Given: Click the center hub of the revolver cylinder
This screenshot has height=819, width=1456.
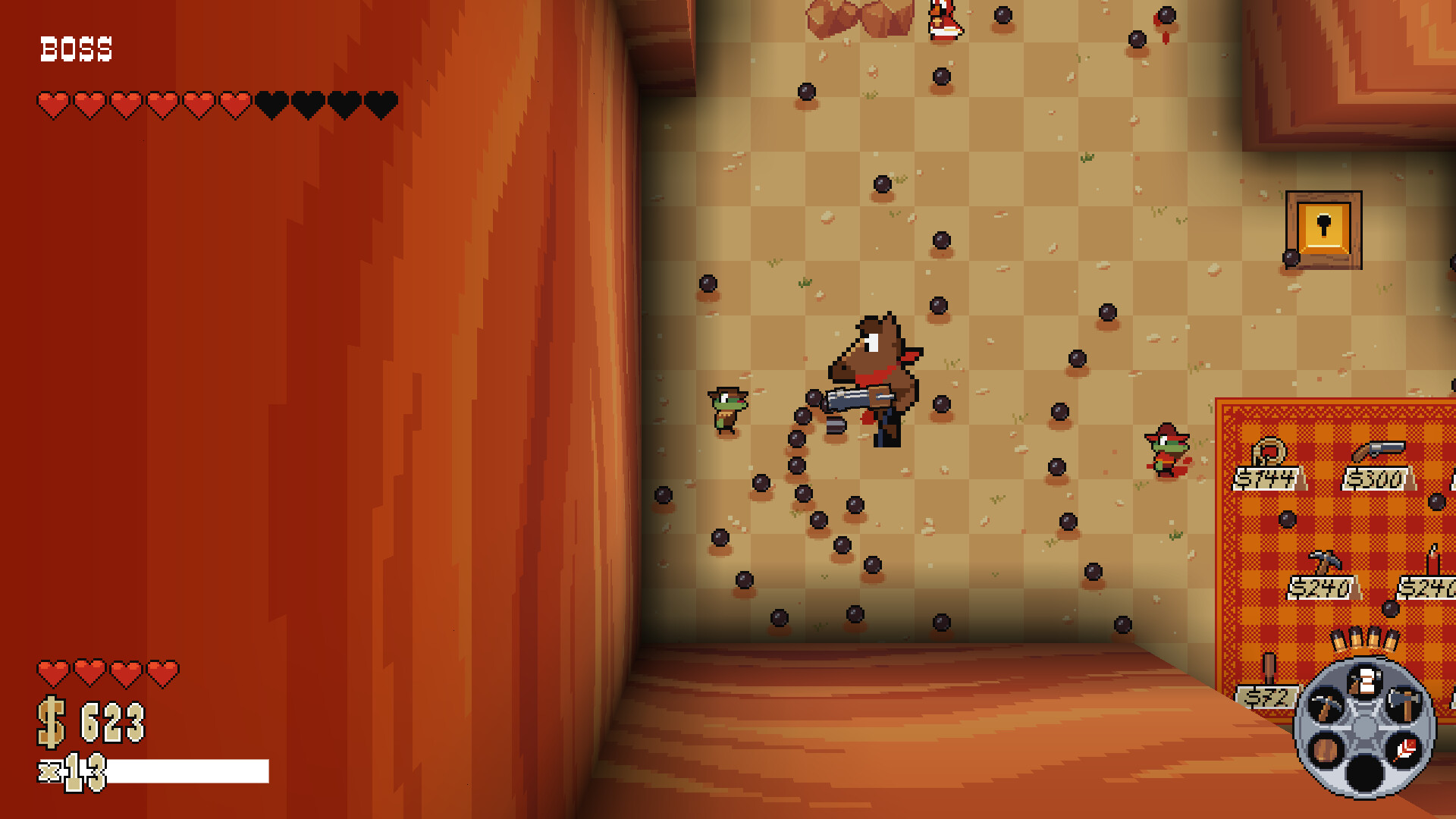Looking at the screenshot, I should coord(1365,728).
